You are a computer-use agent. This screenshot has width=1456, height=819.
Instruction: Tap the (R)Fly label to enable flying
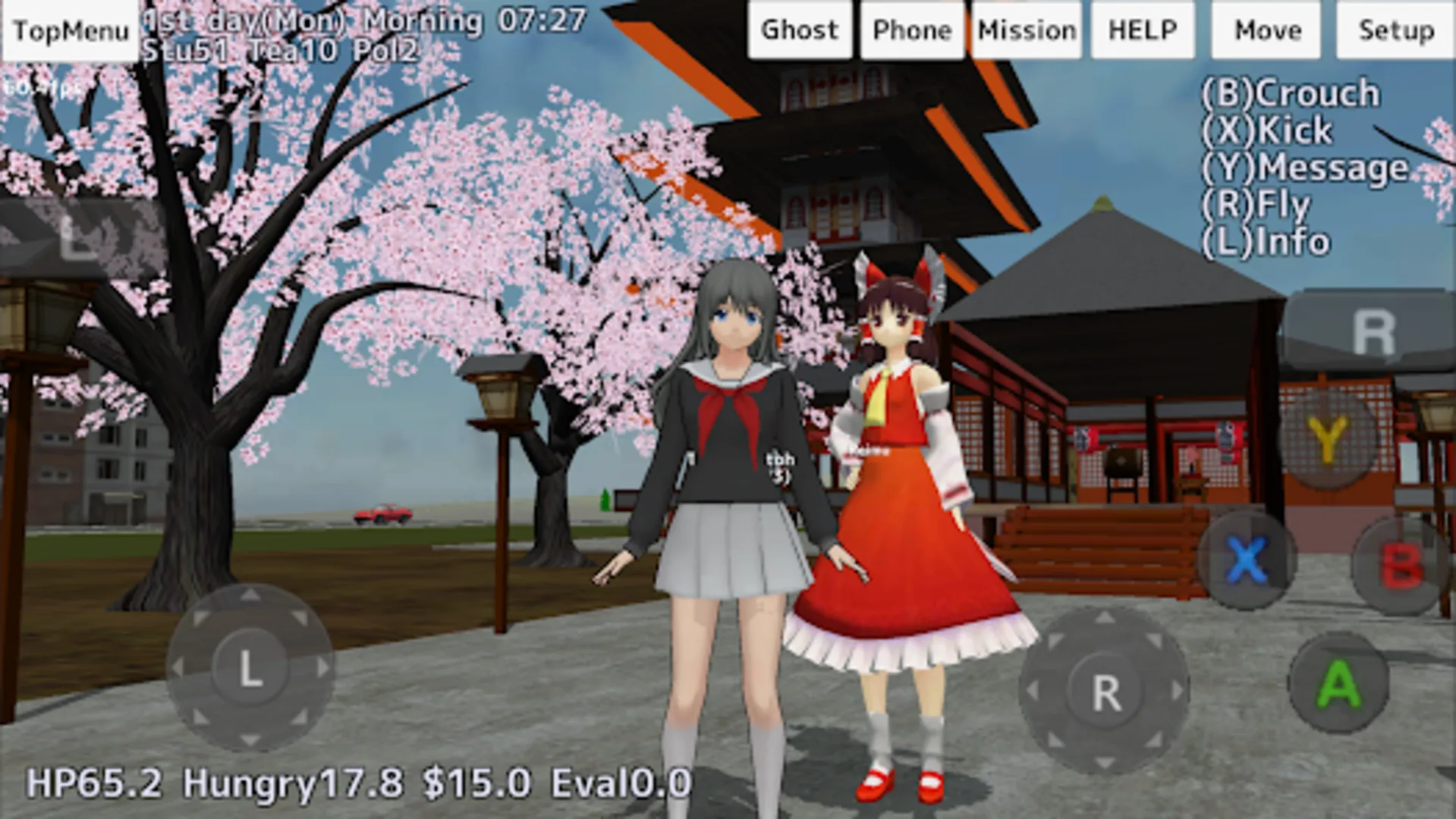(1256, 203)
